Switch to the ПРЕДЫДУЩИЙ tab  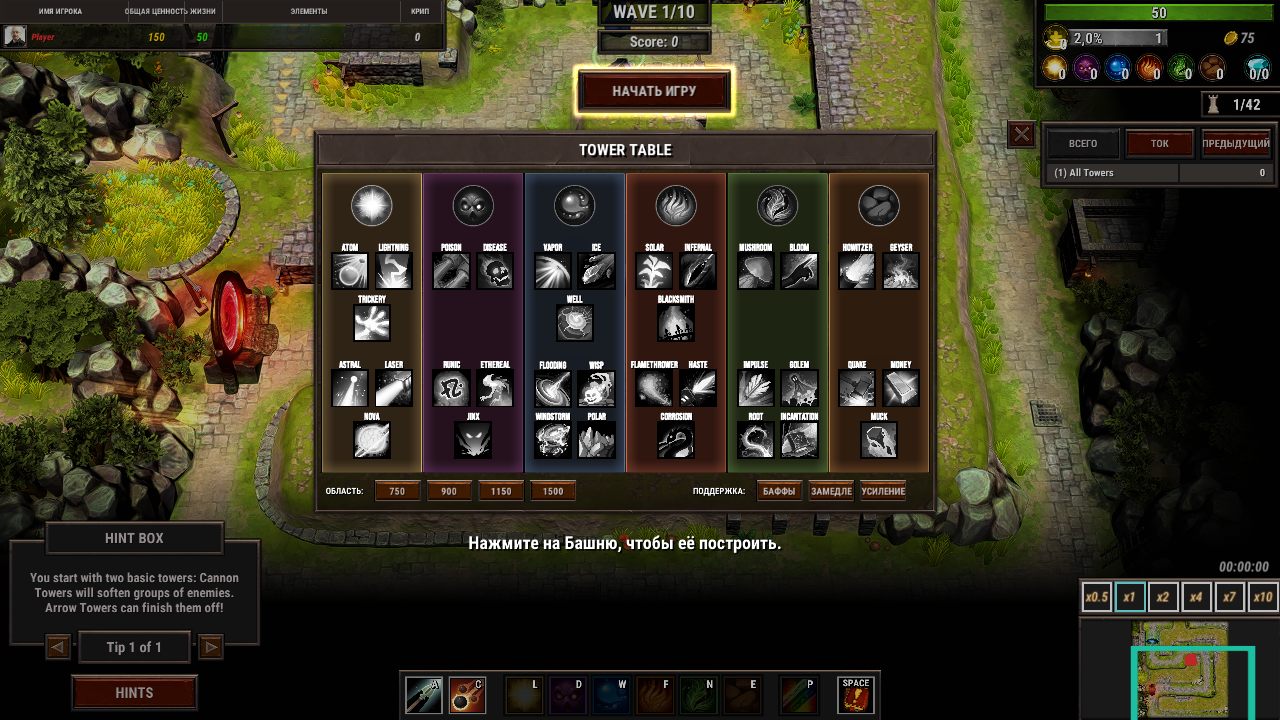(x=1236, y=144)
